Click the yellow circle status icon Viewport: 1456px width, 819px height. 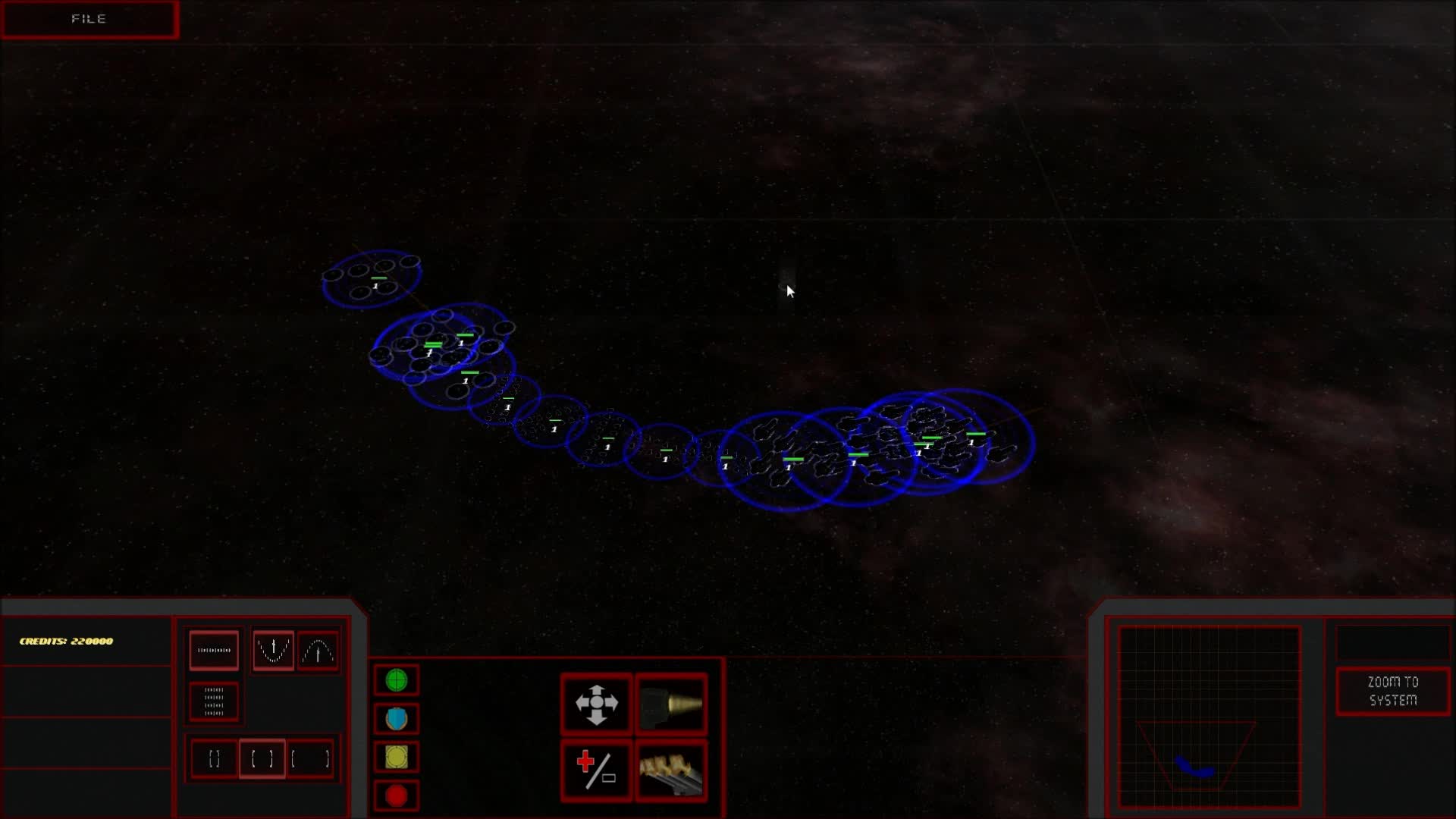click(396, 757)
